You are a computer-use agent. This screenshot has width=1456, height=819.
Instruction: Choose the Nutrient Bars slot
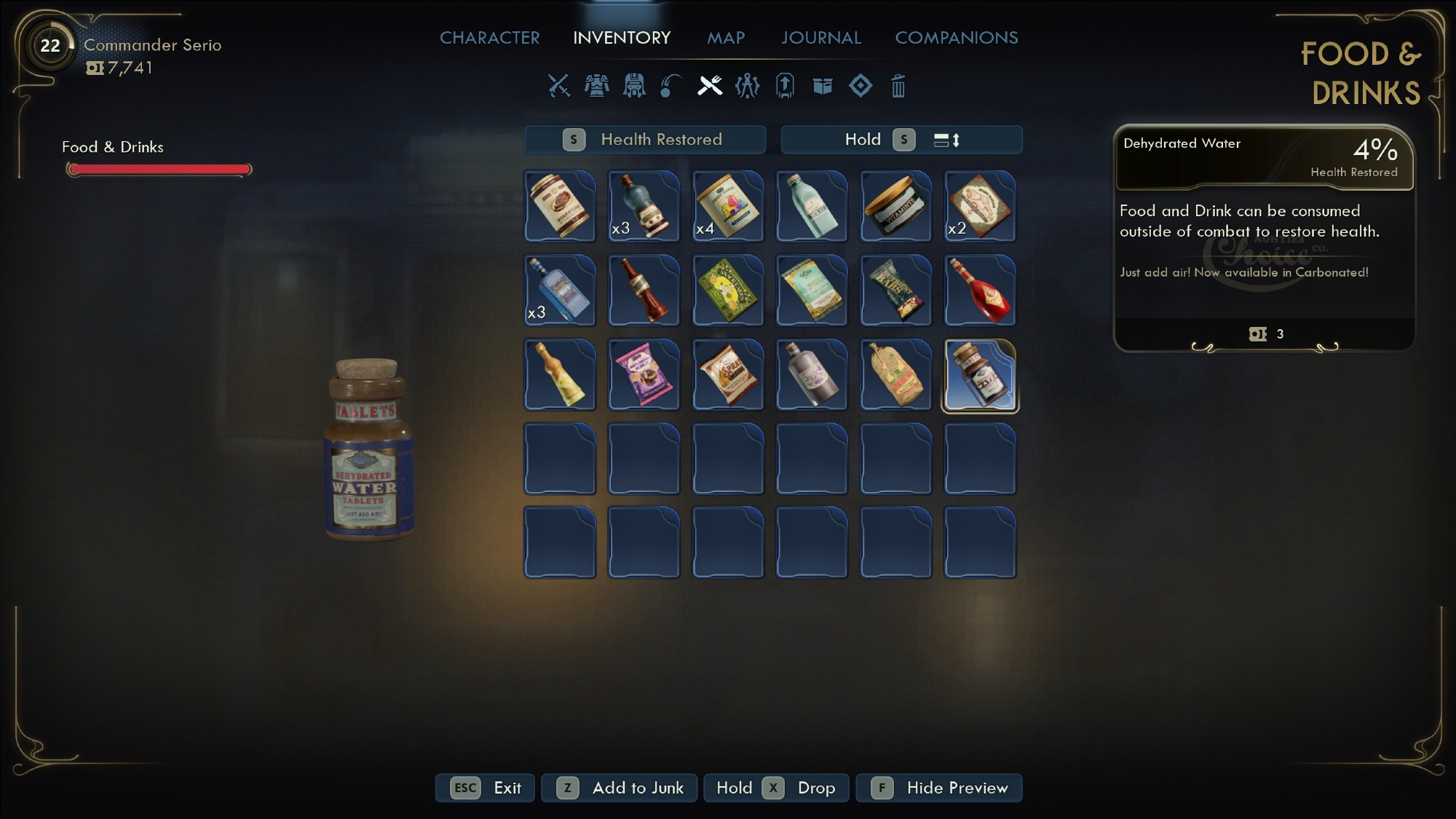coord(895,291)
